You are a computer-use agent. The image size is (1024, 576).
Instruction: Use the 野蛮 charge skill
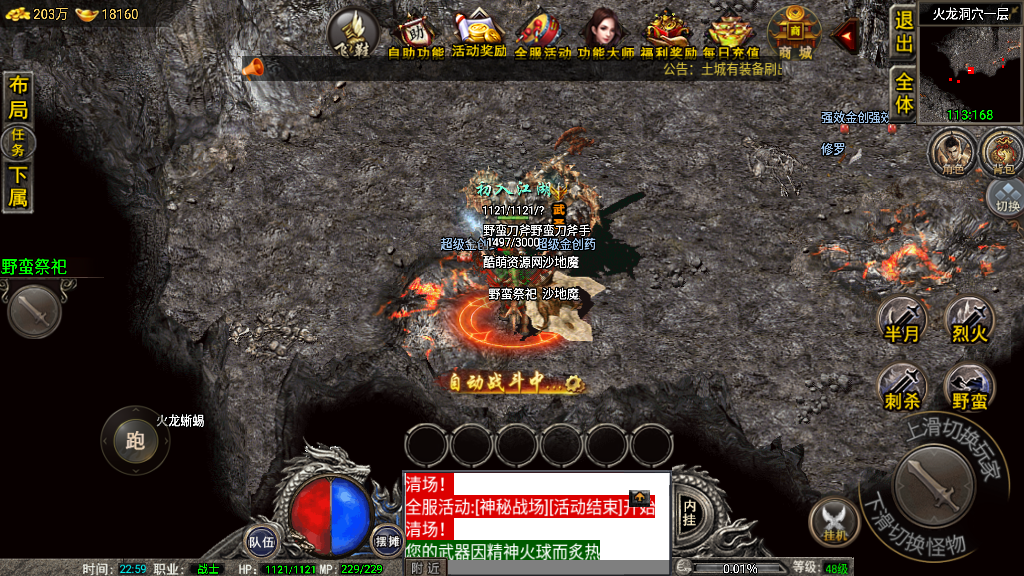[x=969, y=387]
